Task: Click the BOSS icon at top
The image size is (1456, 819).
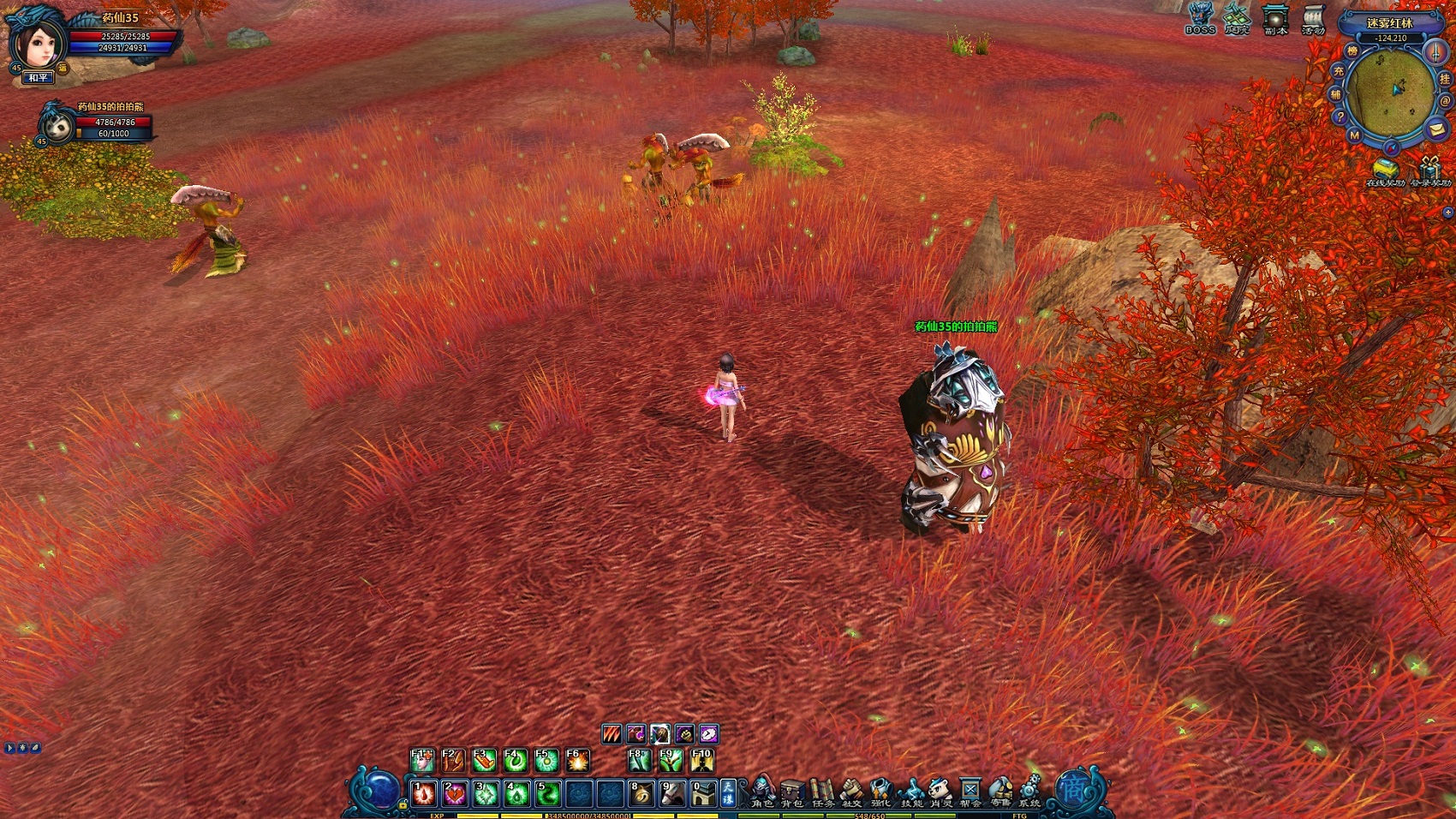Action: tap(1200, 18)
